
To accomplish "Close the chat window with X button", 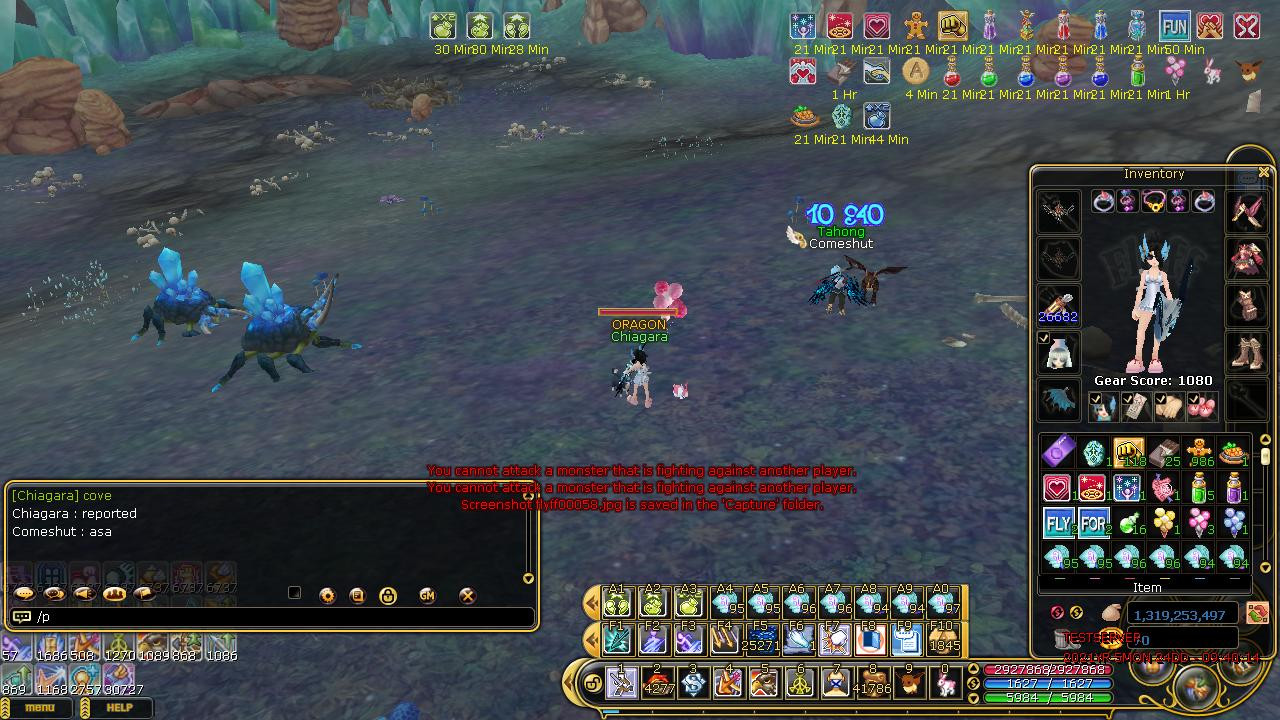I will [467, 595].
